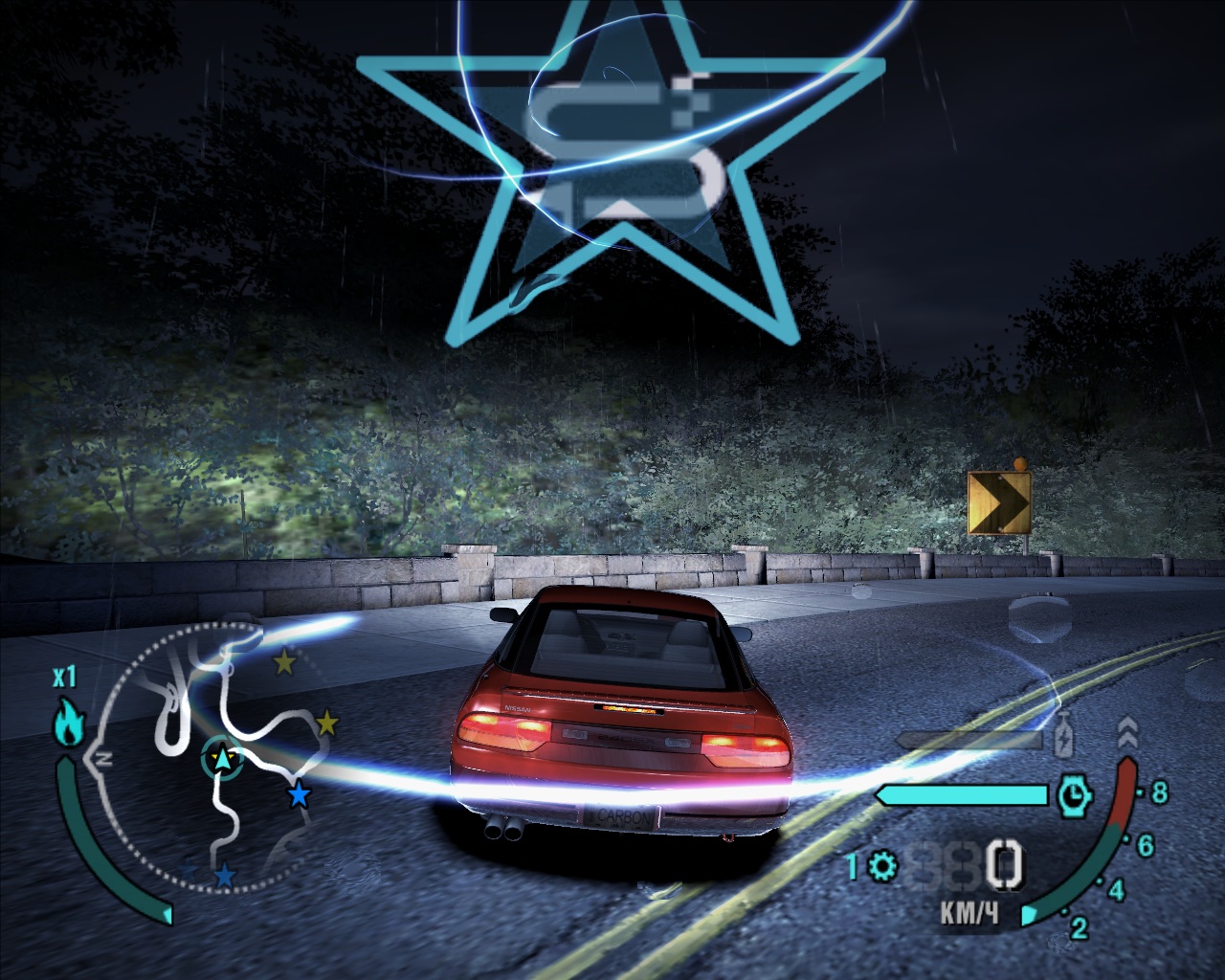Image resolution: width=1225 pixels, height=980 pixels.
Task: Select the player arrow marker on minimap
Action: click(x=222, y=759)
